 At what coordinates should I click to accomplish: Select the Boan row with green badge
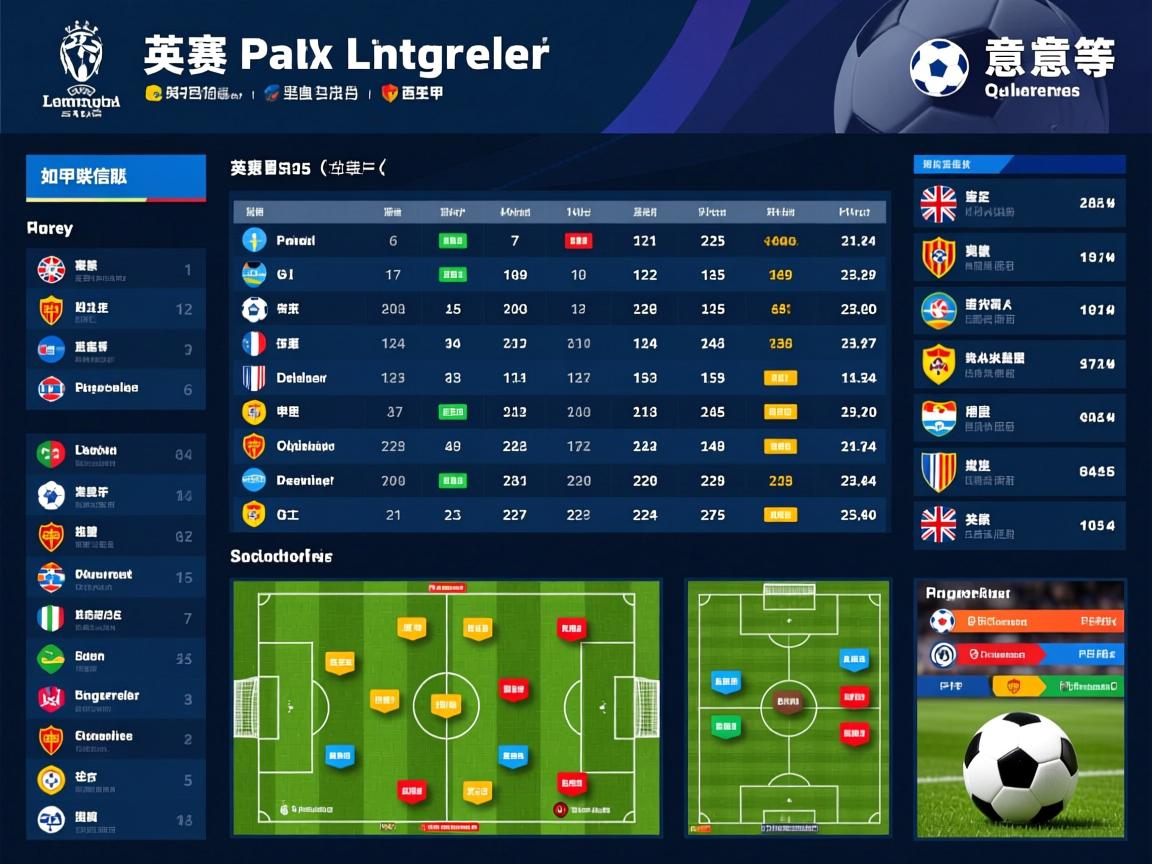[x=115, y=658]
